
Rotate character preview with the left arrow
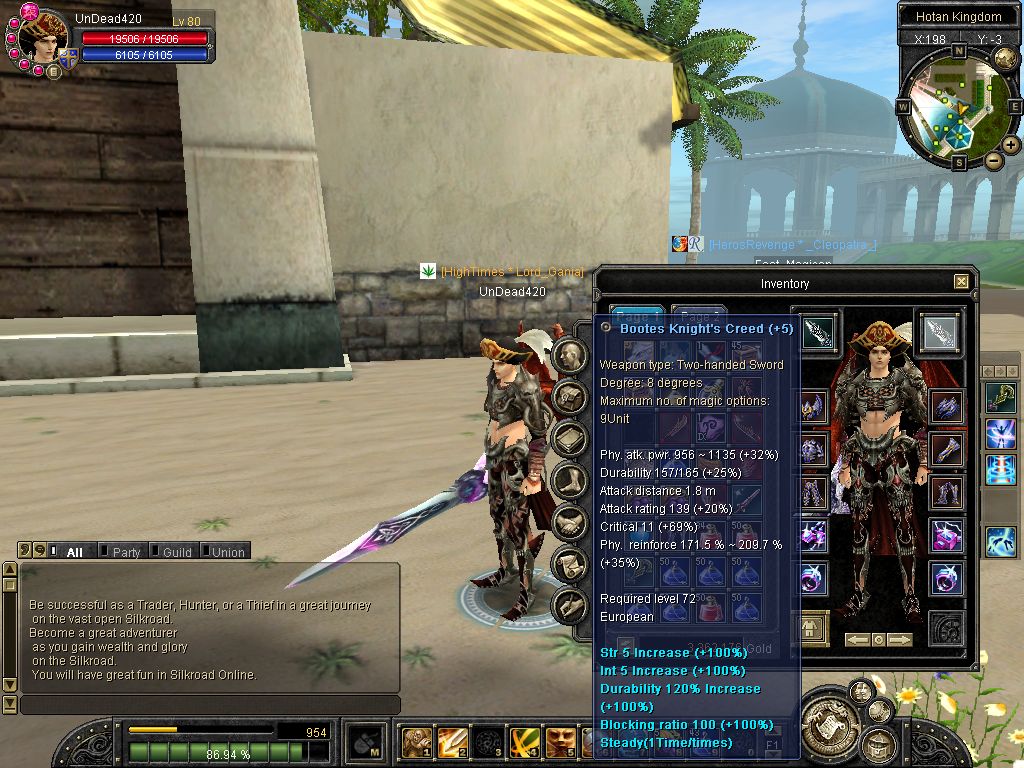click(857, 639)
